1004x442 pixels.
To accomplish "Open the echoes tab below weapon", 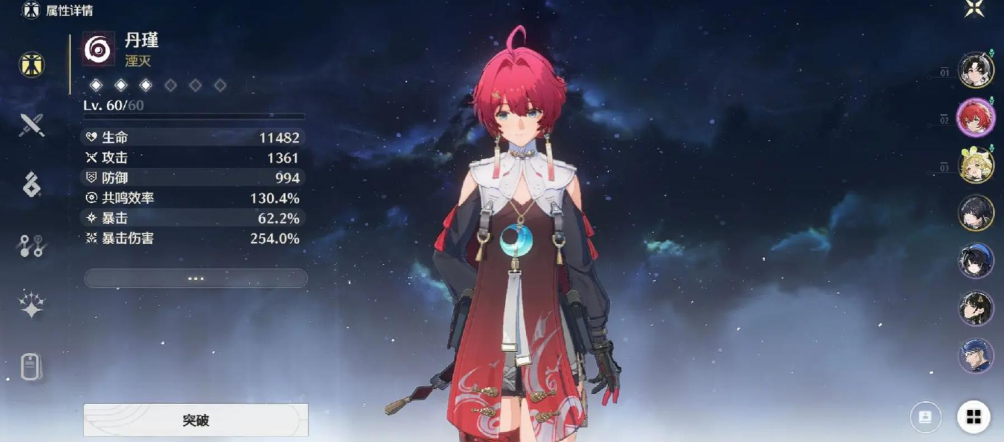I will click(x=32, y=184).
